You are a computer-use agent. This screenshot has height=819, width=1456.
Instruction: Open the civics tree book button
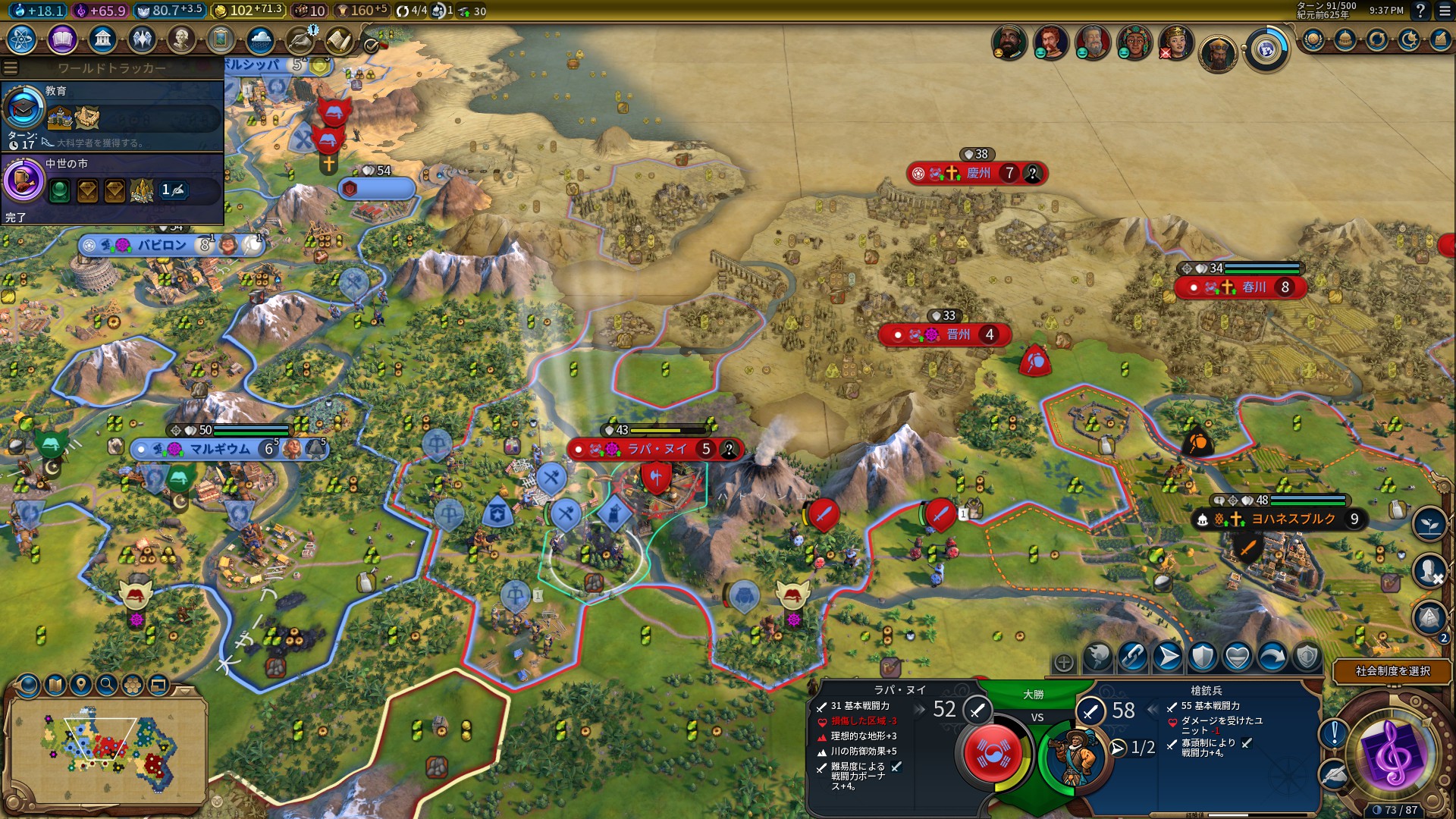click(x=62, y=39)
